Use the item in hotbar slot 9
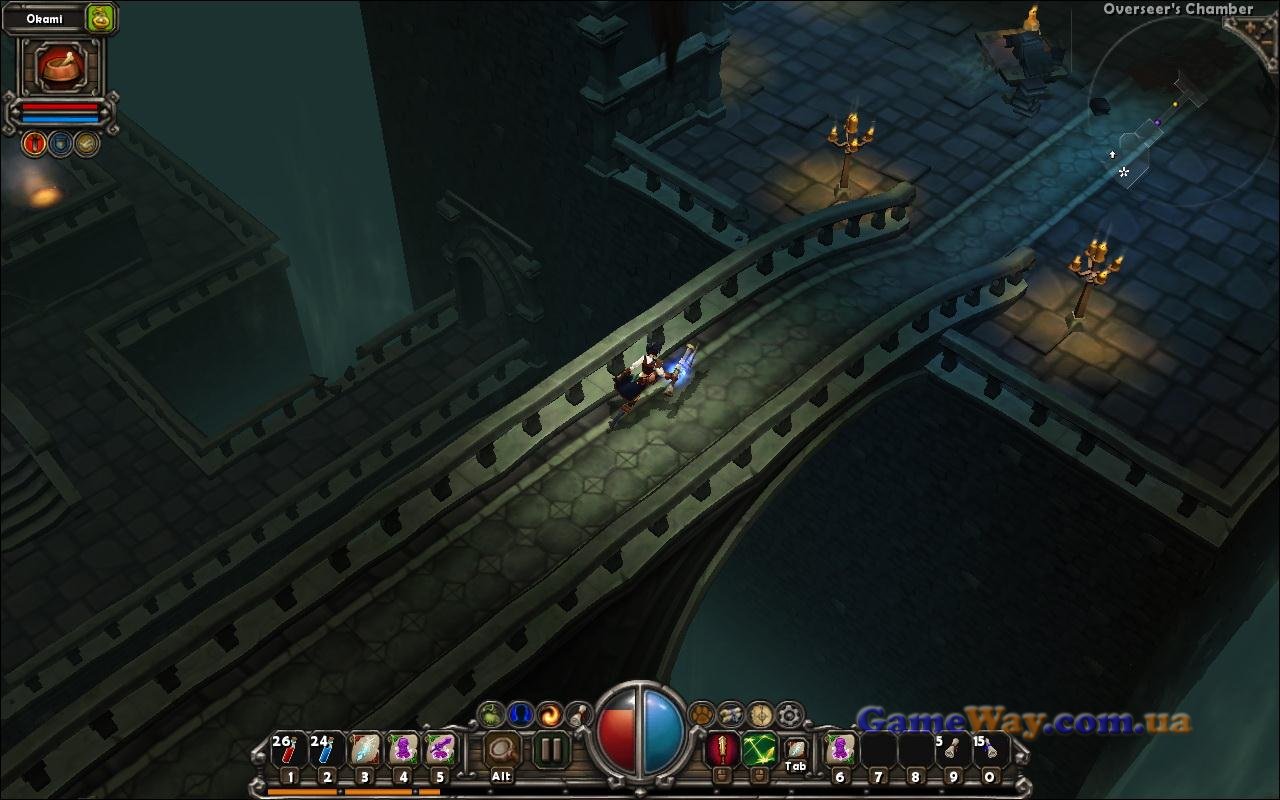Image resolution: width=1280 pixels, height=800 pixels. pos(952,750)
